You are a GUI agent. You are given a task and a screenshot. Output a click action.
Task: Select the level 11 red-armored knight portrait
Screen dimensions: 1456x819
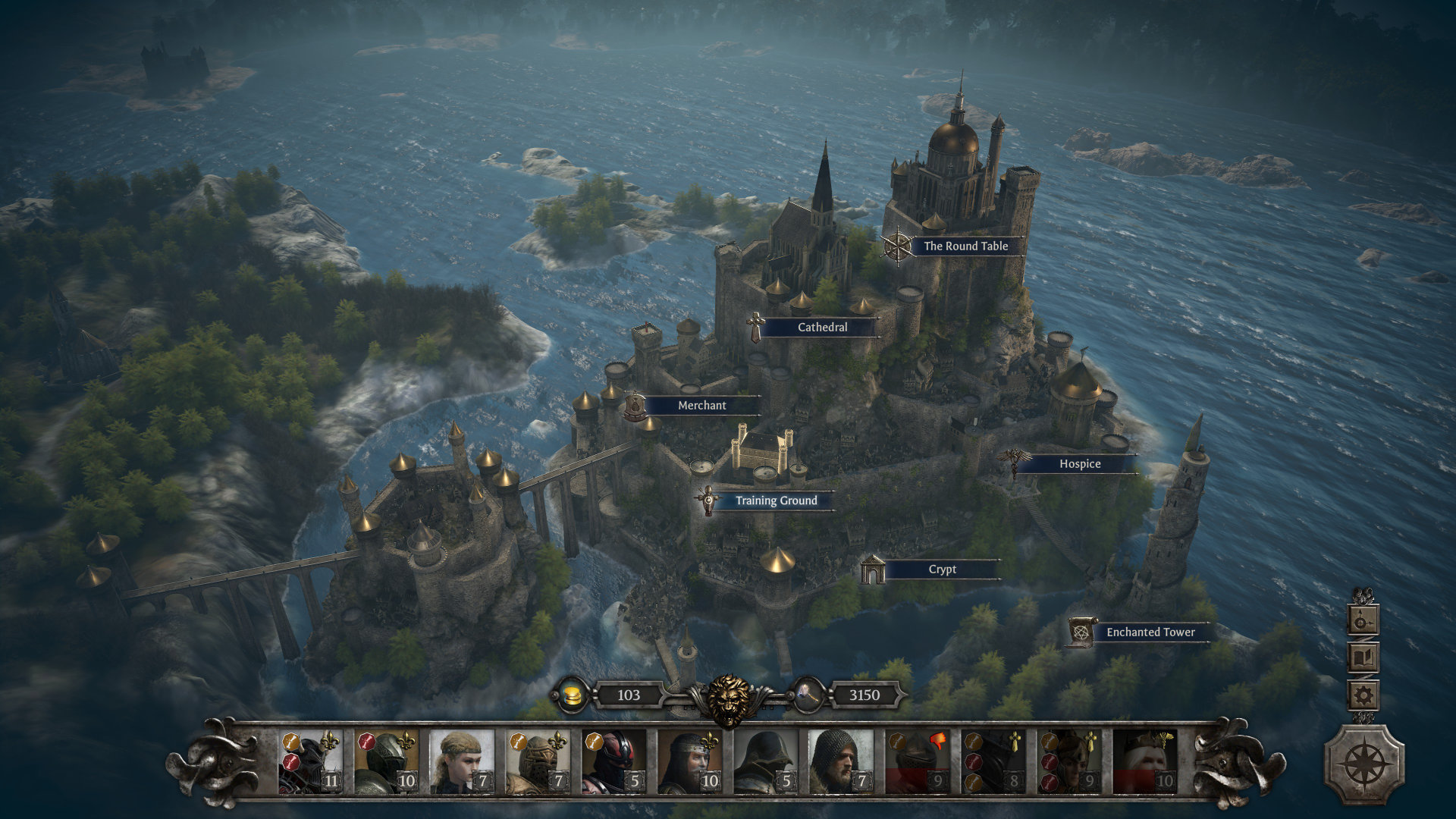coord(310,761)
